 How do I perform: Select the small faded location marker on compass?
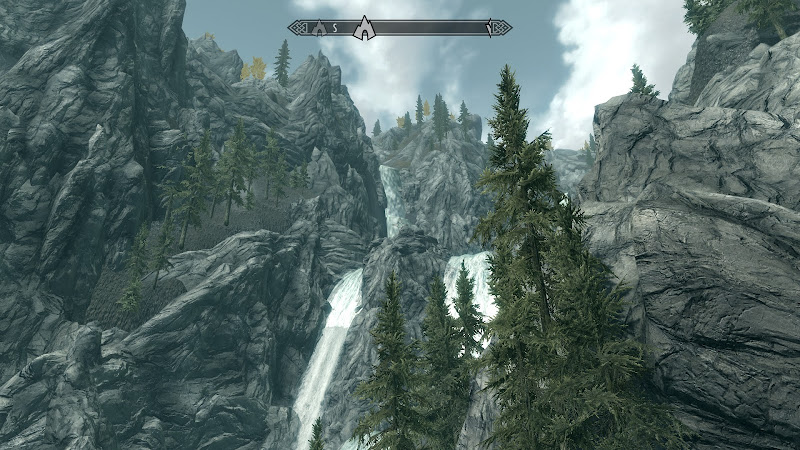click(320, 28)
